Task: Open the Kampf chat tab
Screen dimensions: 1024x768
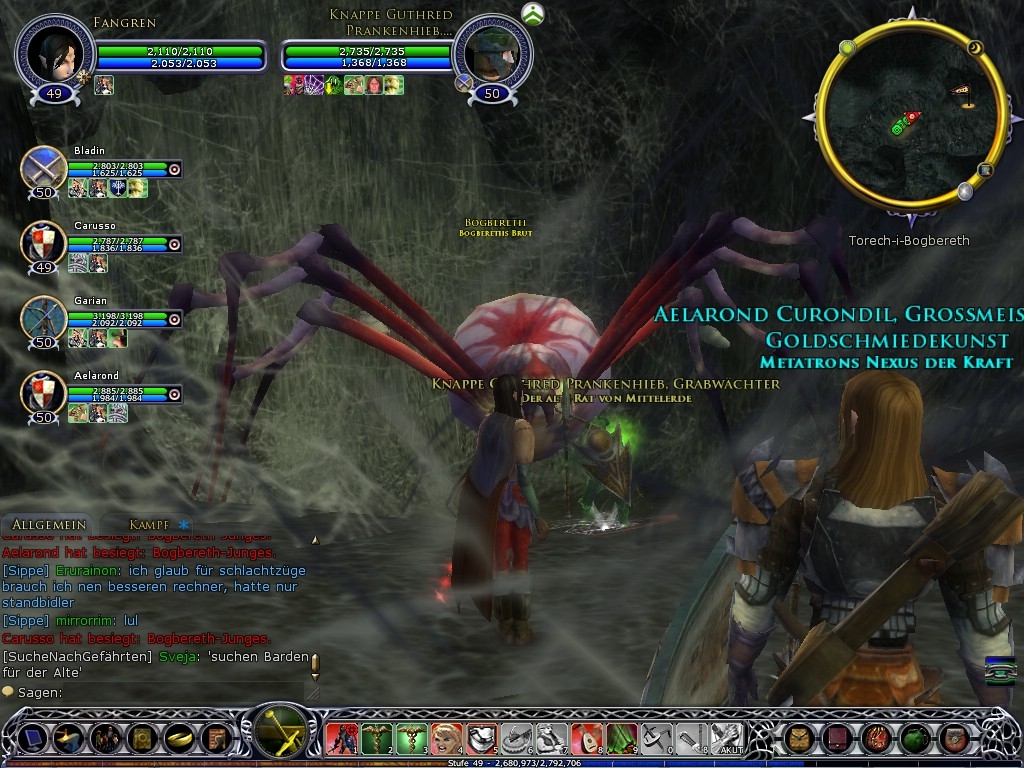Action: tap(148, 525)
